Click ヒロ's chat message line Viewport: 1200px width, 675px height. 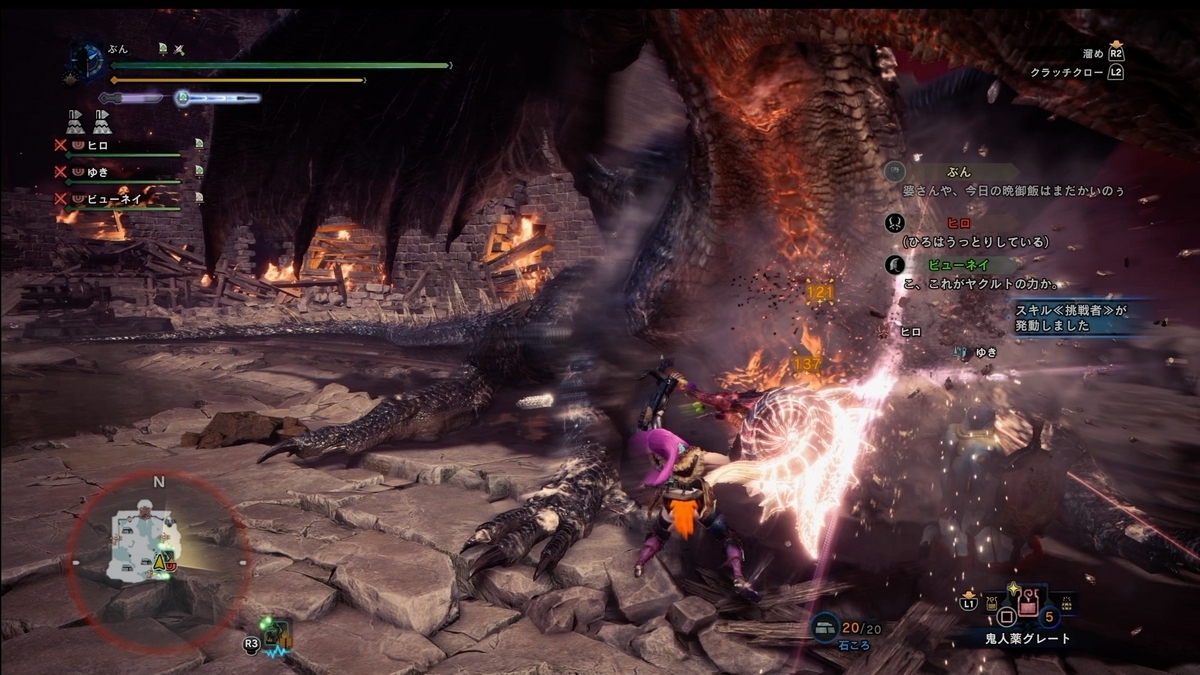pyautogui.click(x=975, y=241)
